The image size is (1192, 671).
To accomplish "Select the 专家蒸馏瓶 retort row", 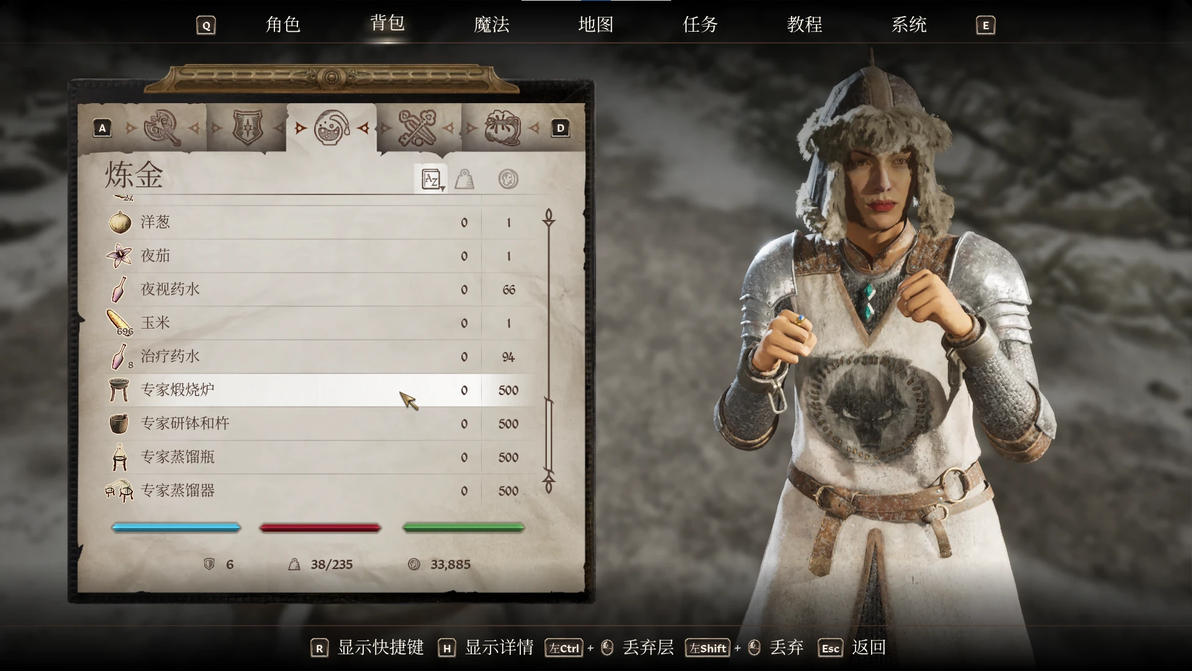I will coord(177,458).
